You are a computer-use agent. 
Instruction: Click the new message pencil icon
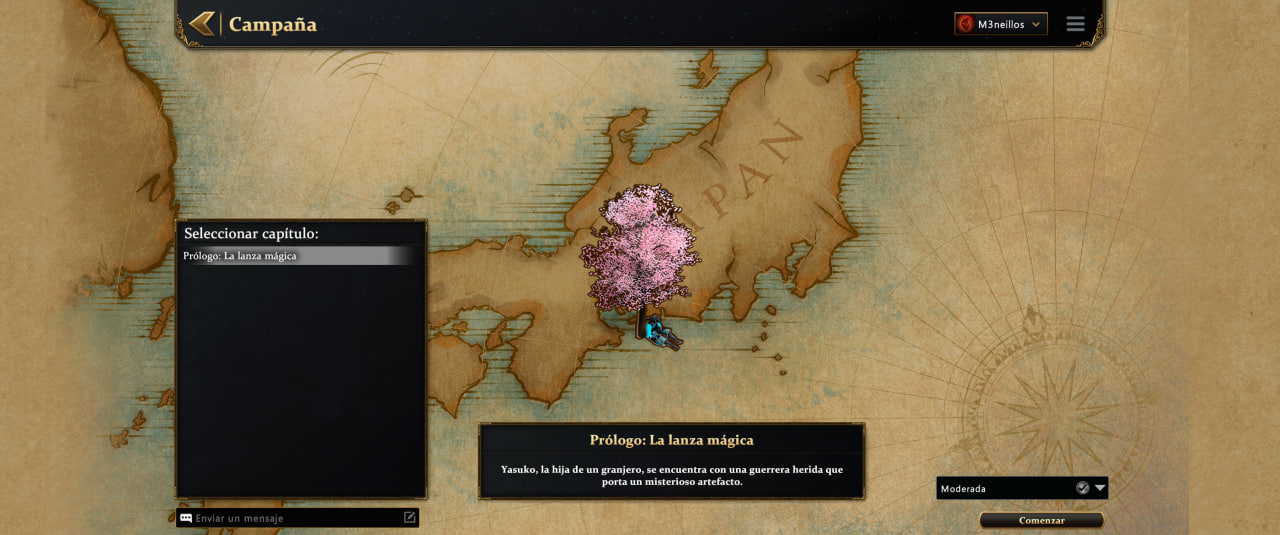click(409, 517)
